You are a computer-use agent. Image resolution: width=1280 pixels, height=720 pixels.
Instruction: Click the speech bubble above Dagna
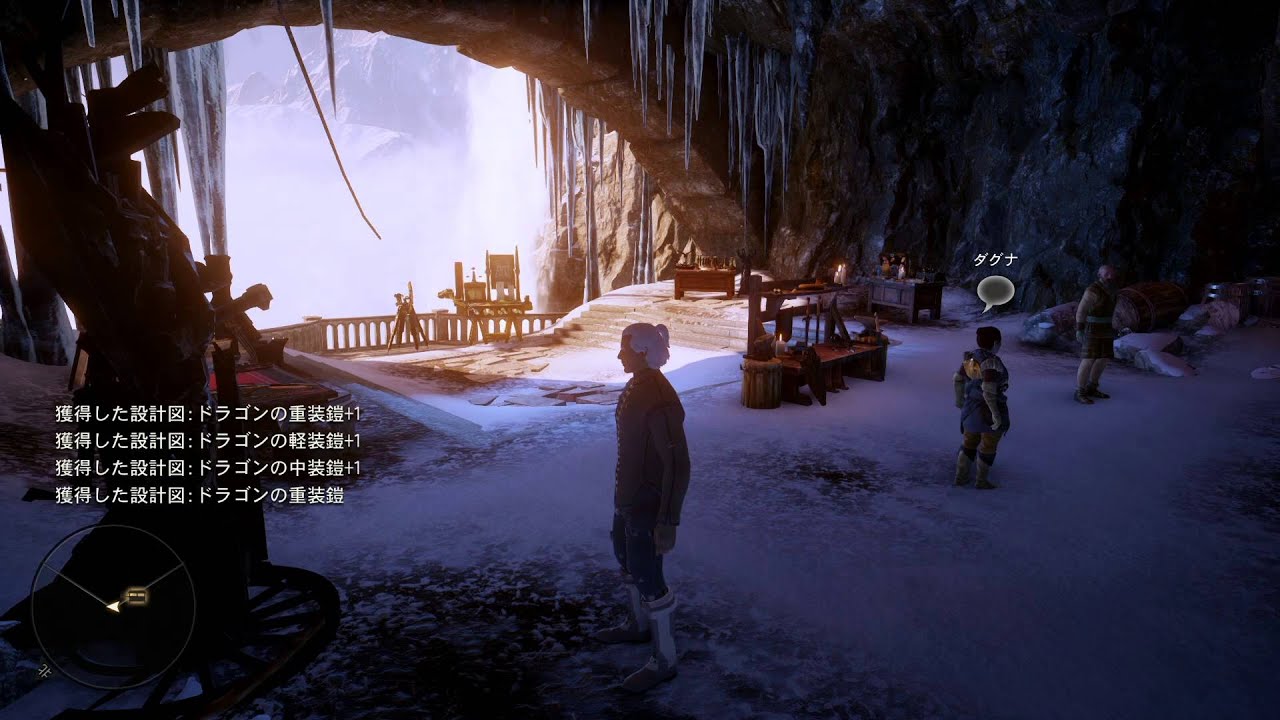pos(995,291)
